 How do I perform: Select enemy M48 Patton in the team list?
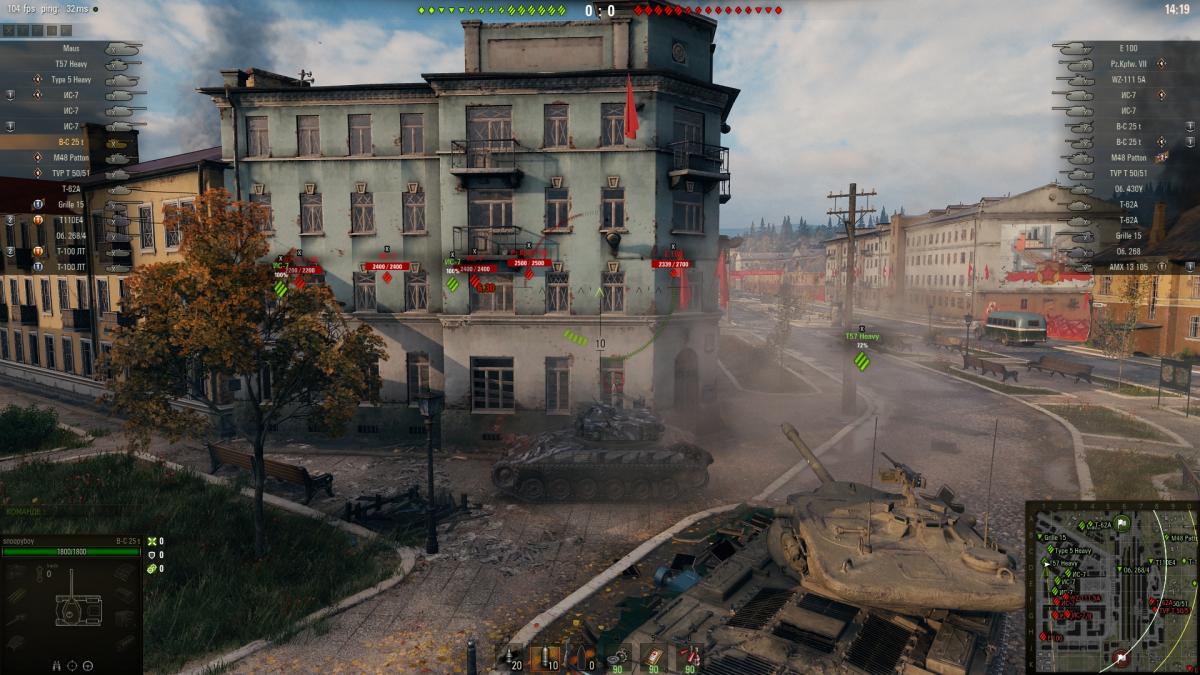[1130, 157]
